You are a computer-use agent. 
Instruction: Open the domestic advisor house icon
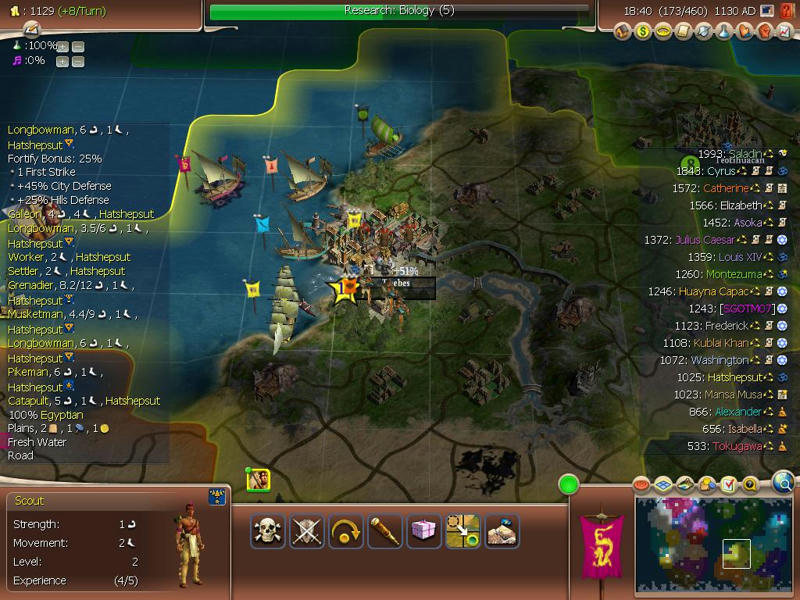625,31
